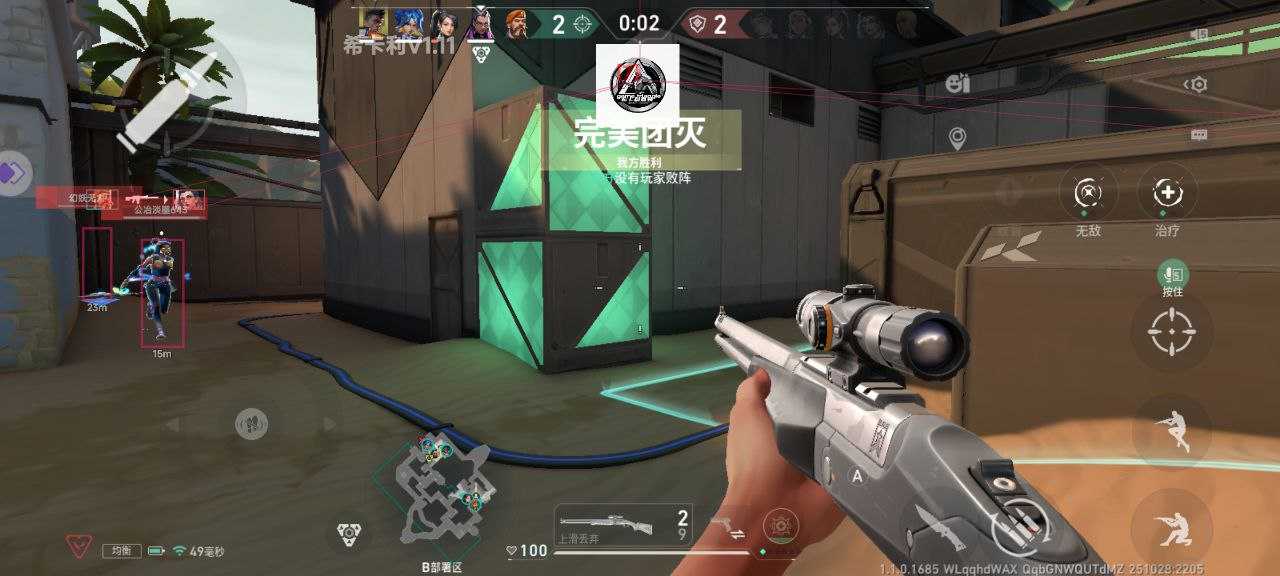Activate the 无敌 ability
Screen dimensions: 1280x576
(x=1088, y=193)
